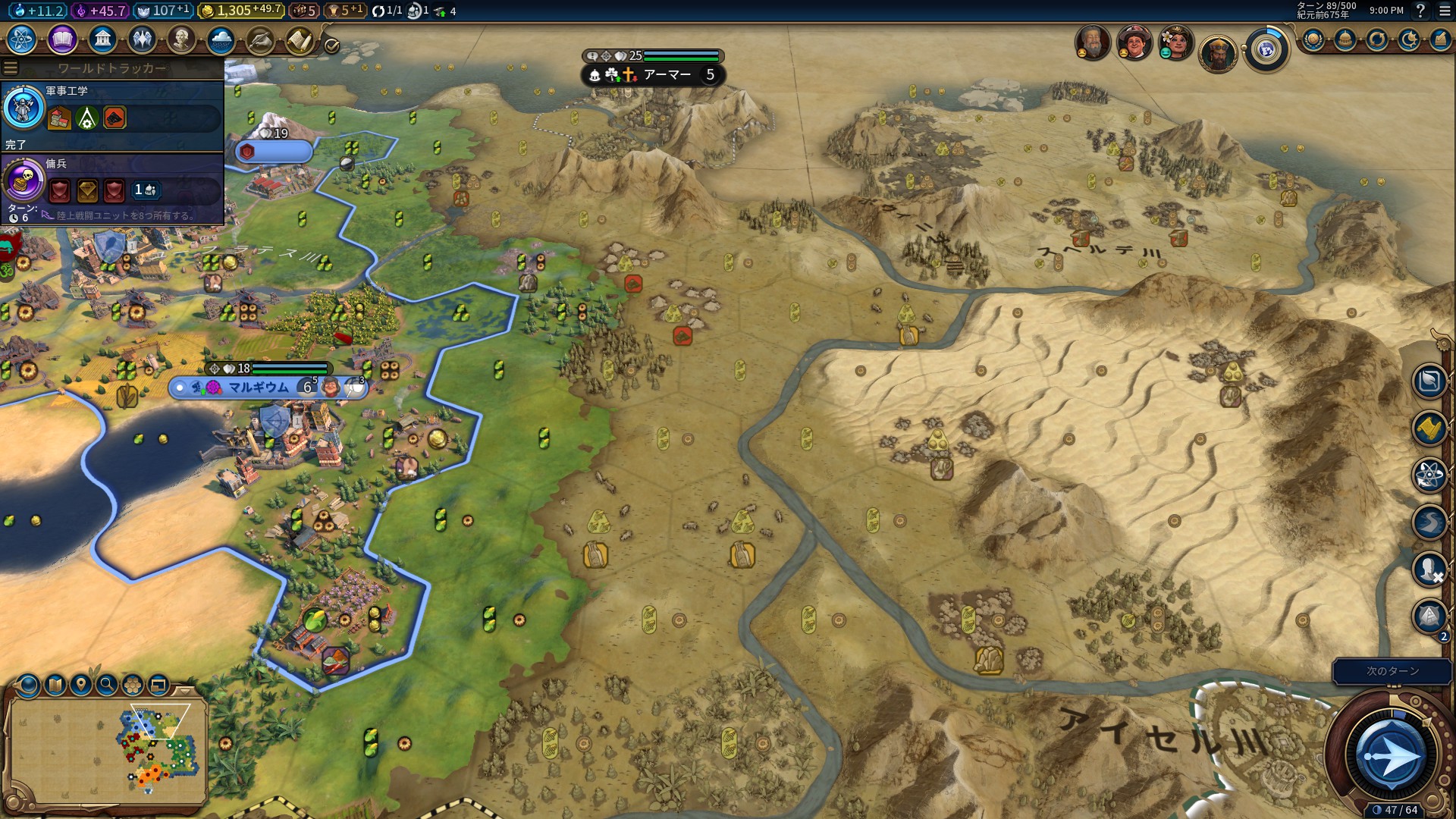Click the マルギウム city banner
Screen dimensions: 1456x819
click(259, 388)
